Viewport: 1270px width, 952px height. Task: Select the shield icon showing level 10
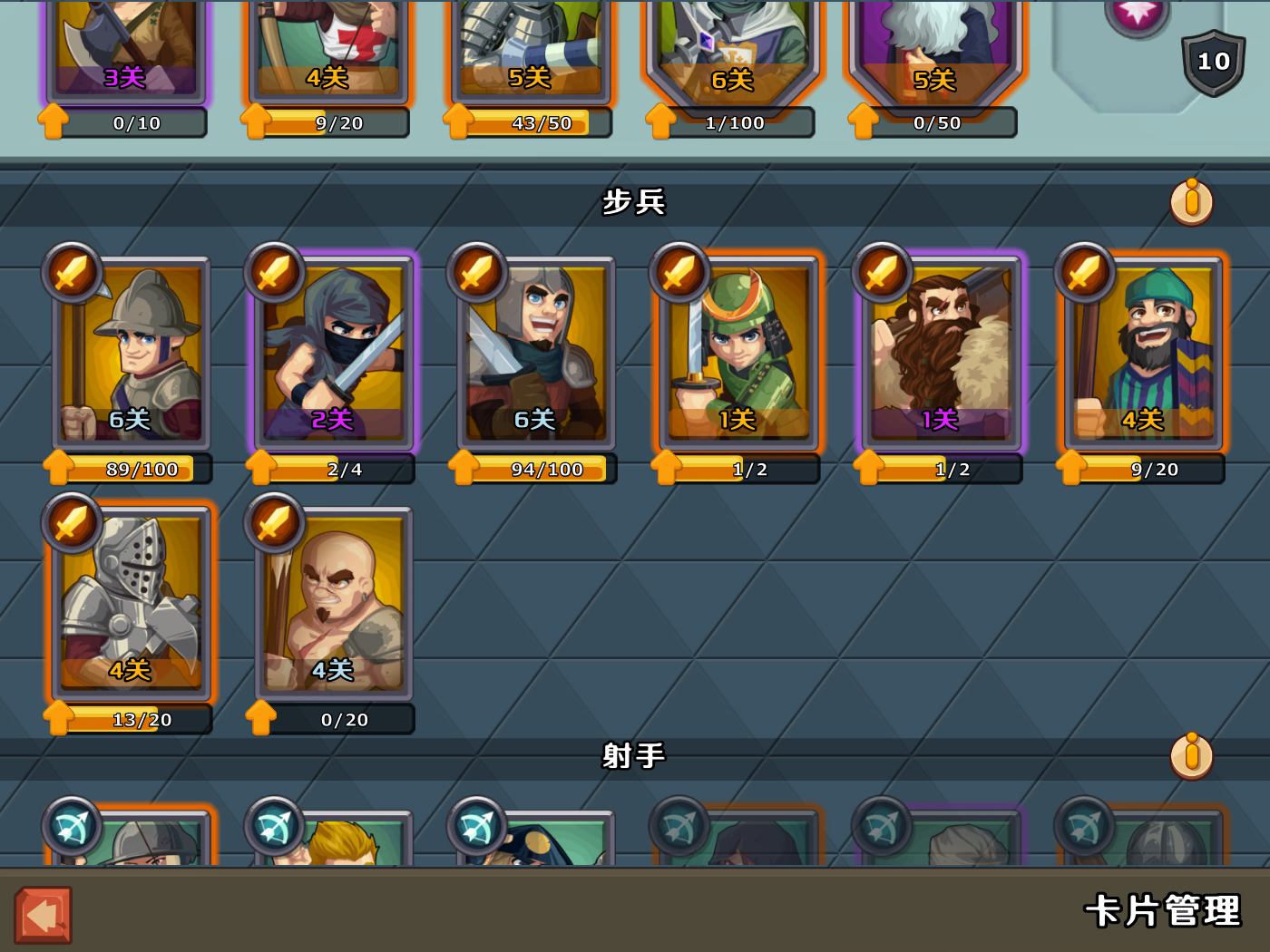[x=1214, y=63]
